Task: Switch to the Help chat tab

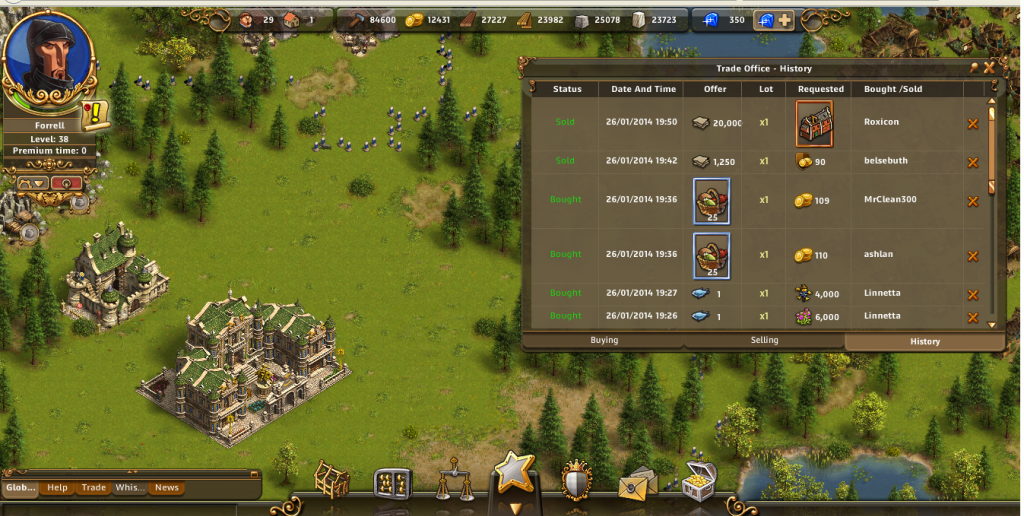Action: [58, 488]
